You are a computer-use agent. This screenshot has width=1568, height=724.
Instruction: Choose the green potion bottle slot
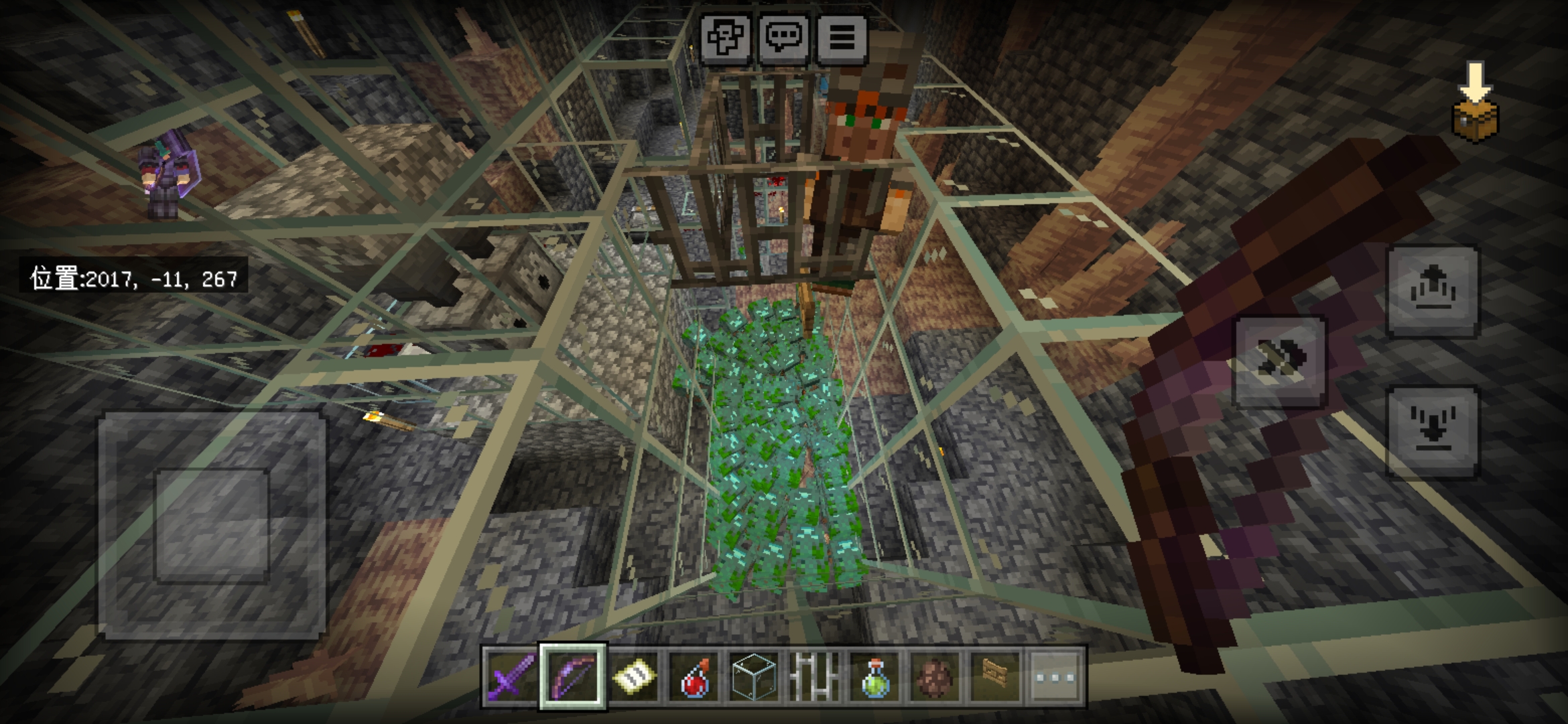tap(874, 676)
